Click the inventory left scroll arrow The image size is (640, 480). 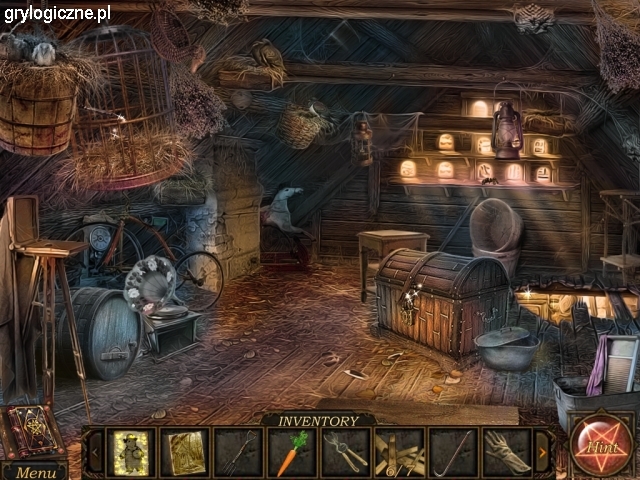[x=96, y=452]
